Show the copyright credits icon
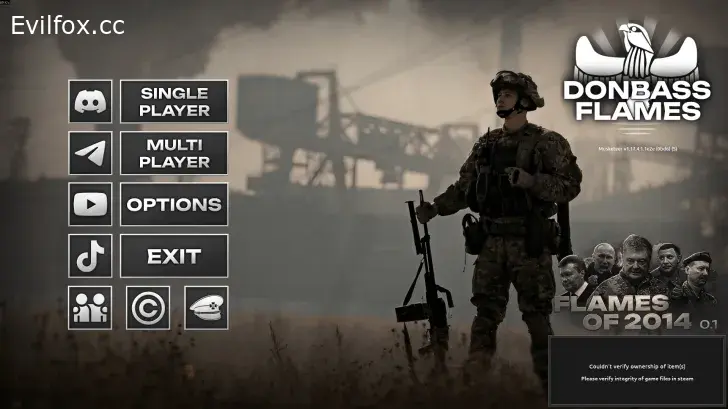Image resolution: width=728 pixels, height=409 pixels. (148, 307)
